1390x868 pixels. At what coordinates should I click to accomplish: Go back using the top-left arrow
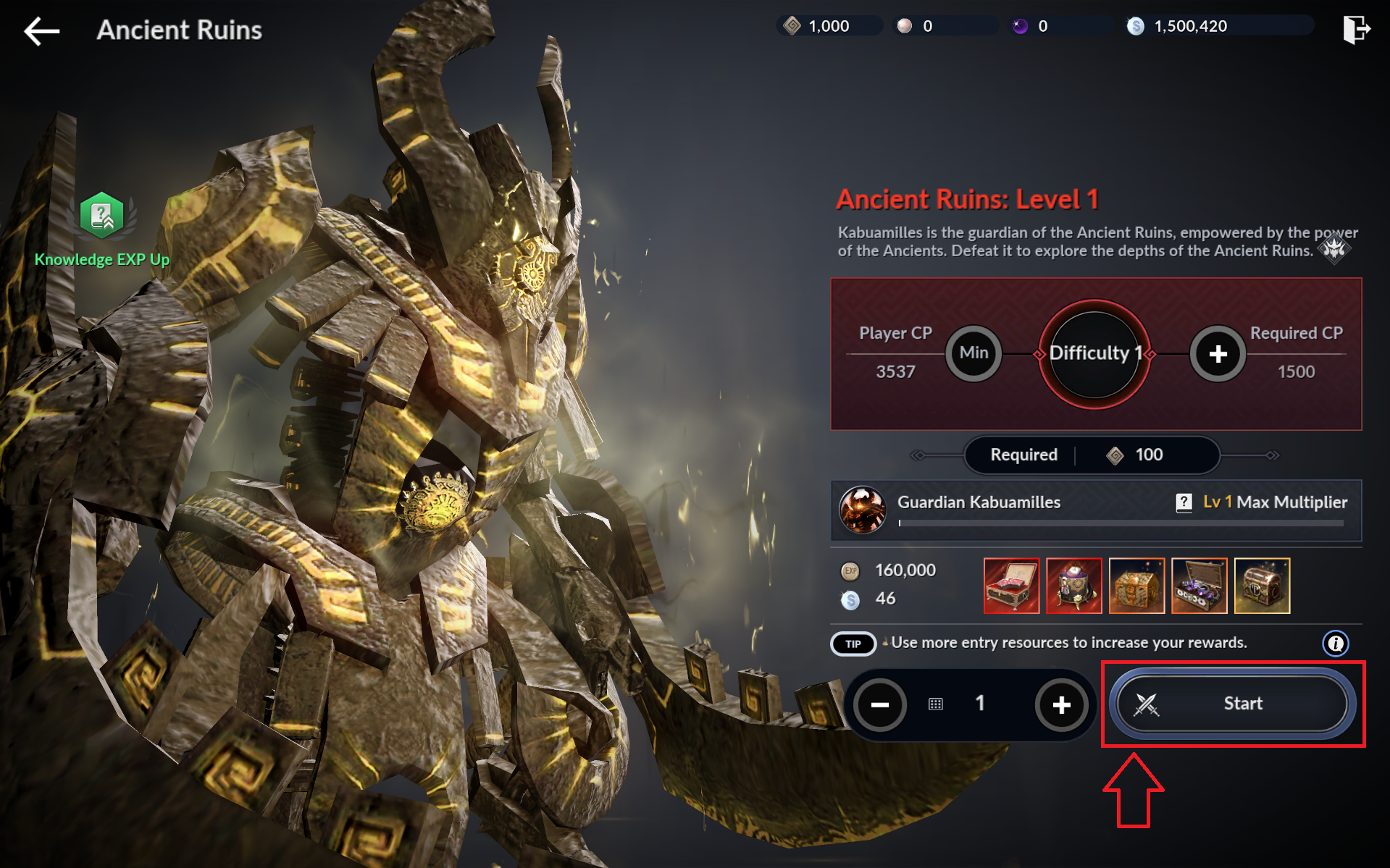41,30
